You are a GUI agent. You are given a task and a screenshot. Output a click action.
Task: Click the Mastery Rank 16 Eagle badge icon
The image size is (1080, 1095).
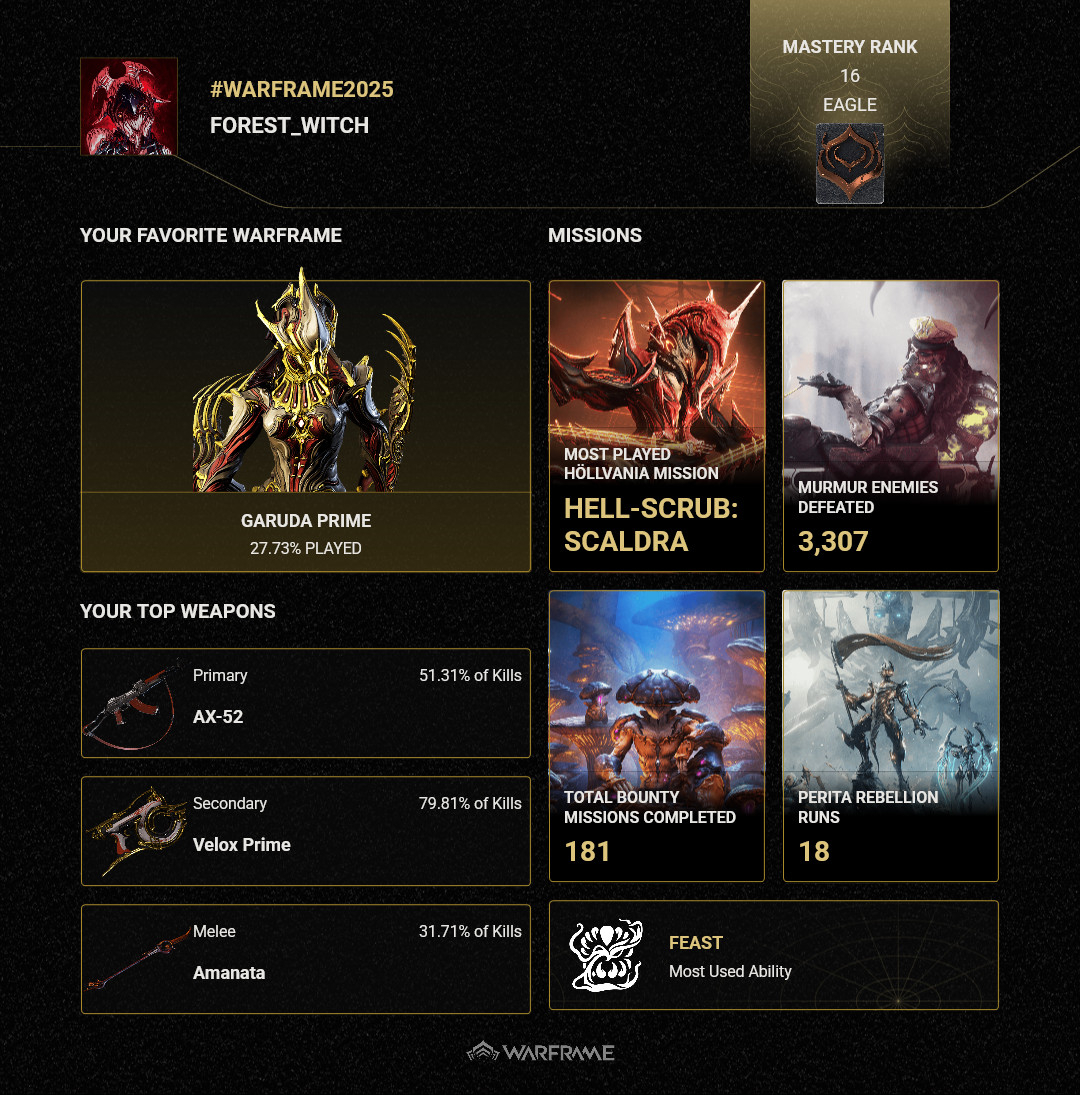849,163
